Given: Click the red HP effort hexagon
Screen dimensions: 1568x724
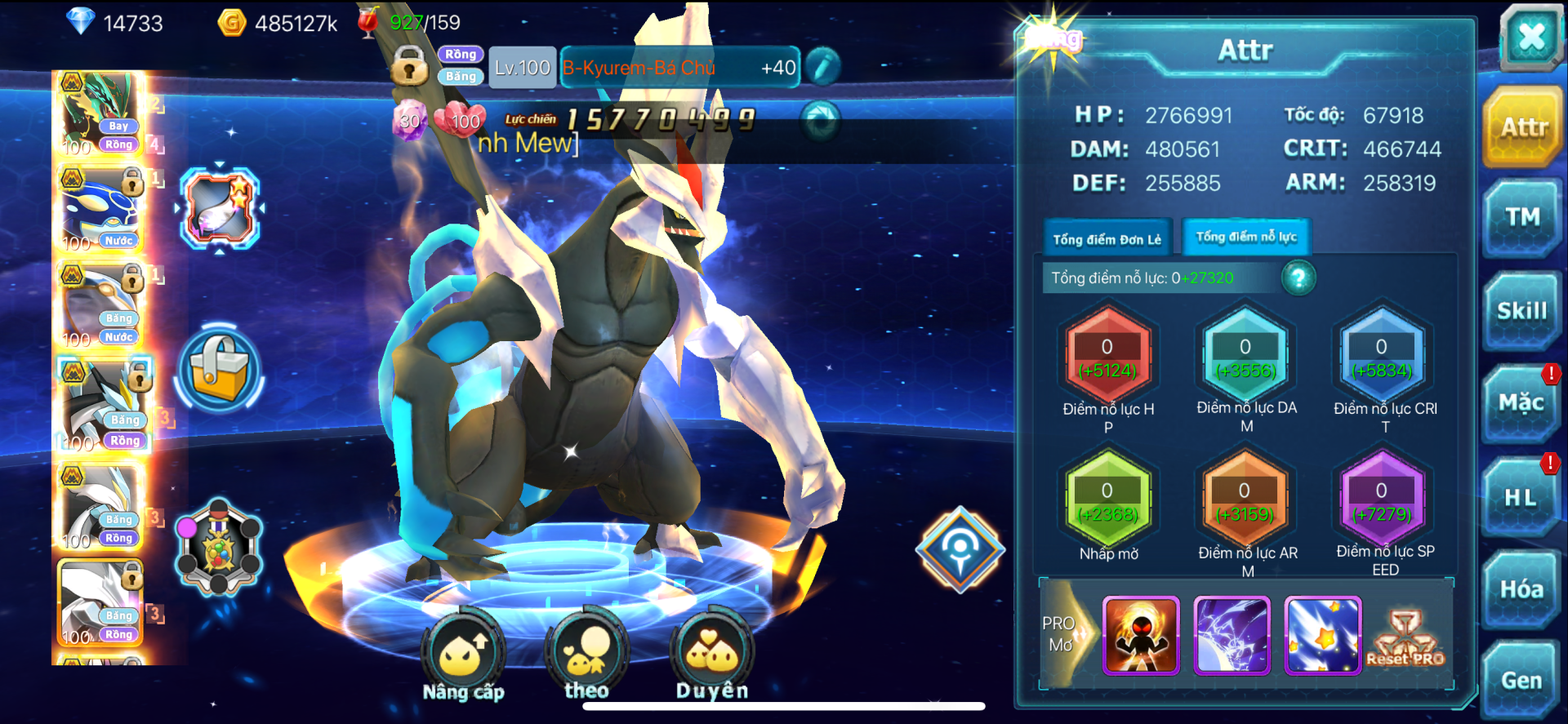Looking at the screenshot, I should pos(1108,357).
